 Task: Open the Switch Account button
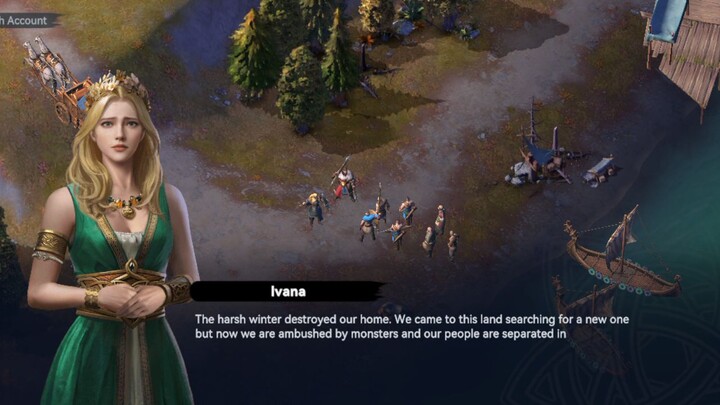pyautogui.click(x=27, y=19)
